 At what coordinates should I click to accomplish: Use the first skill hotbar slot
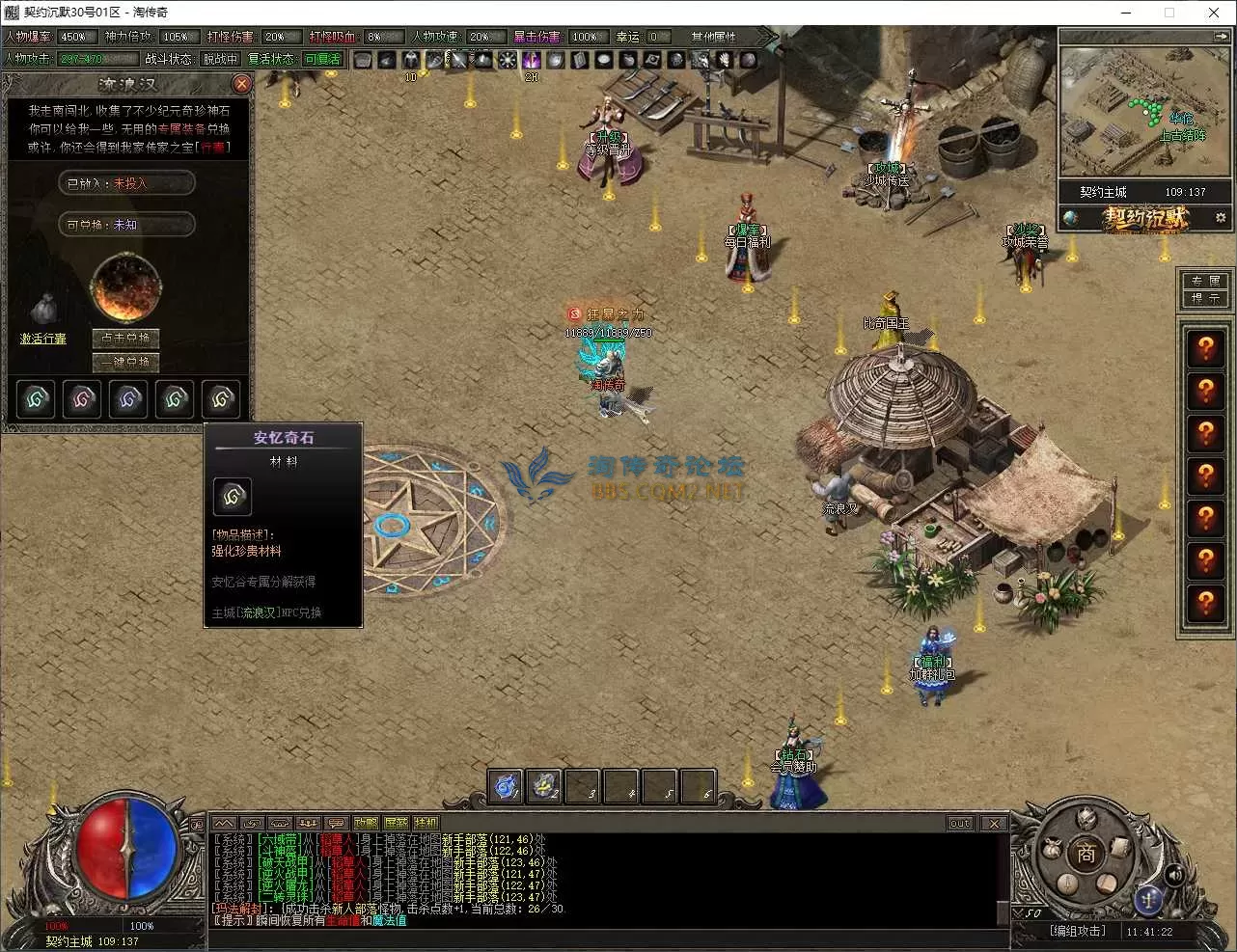(505, 786)
